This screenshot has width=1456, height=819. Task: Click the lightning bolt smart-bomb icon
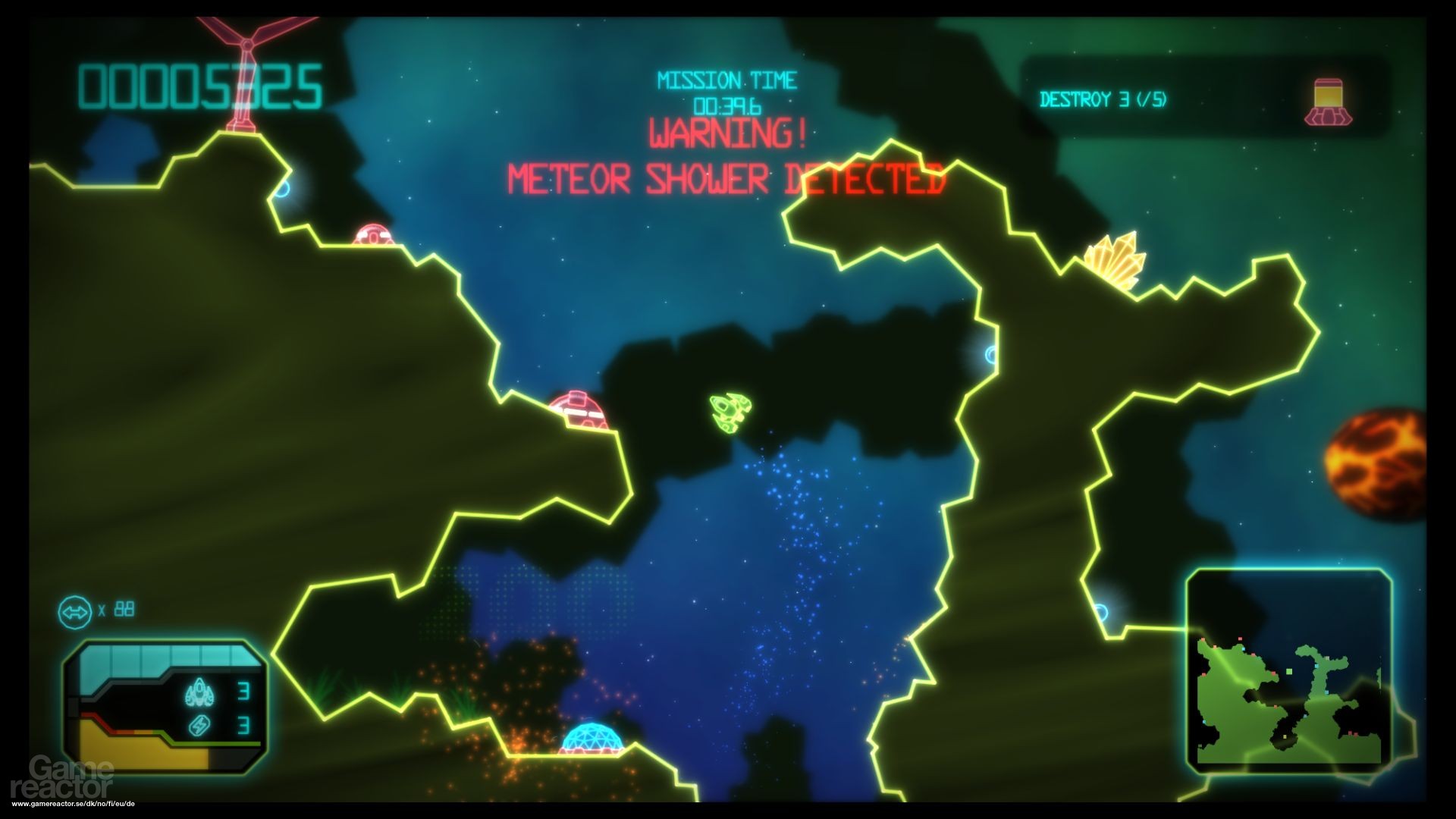pos(199,726)
